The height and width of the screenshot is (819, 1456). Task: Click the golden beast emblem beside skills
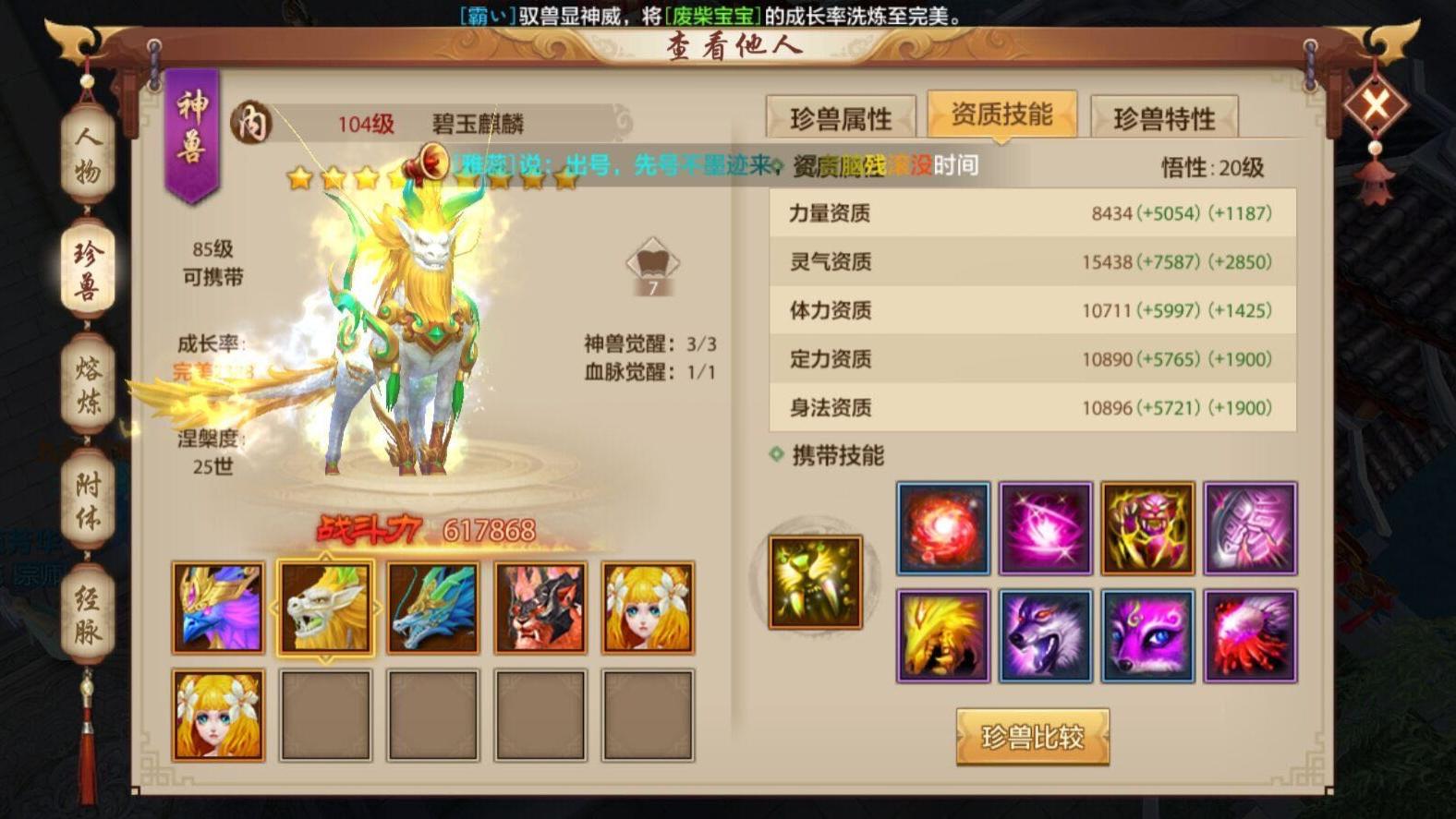814,580
